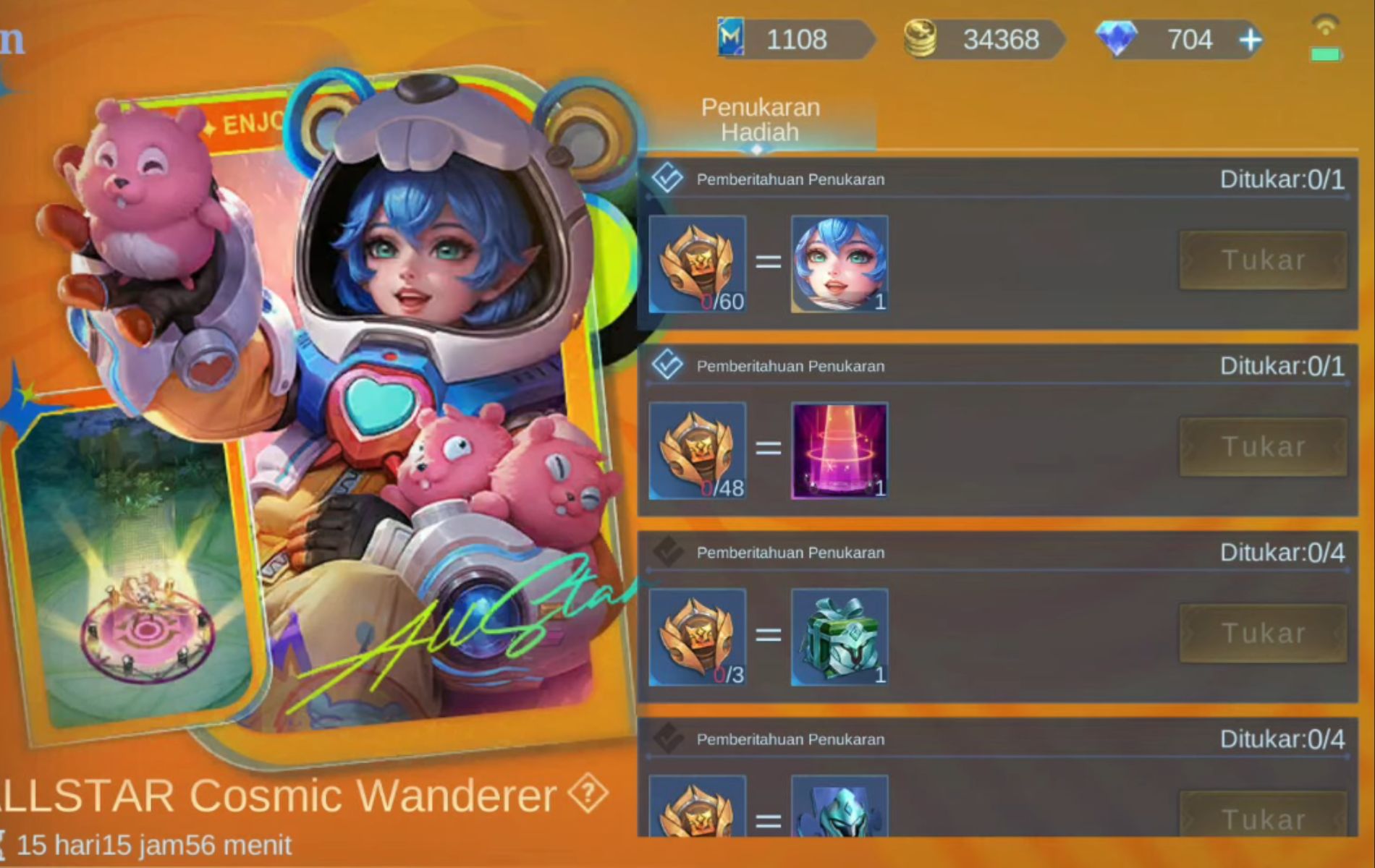Click the green gift chest reward icon
Image resolution: width=1375 pixels, height=868 pixels.
pyautogui.click(x=839, y=637)
